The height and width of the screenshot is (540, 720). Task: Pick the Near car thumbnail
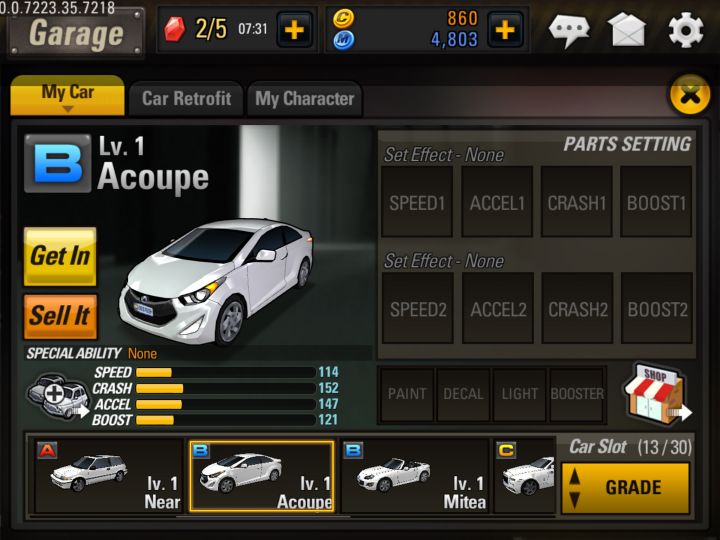point(108,476)
